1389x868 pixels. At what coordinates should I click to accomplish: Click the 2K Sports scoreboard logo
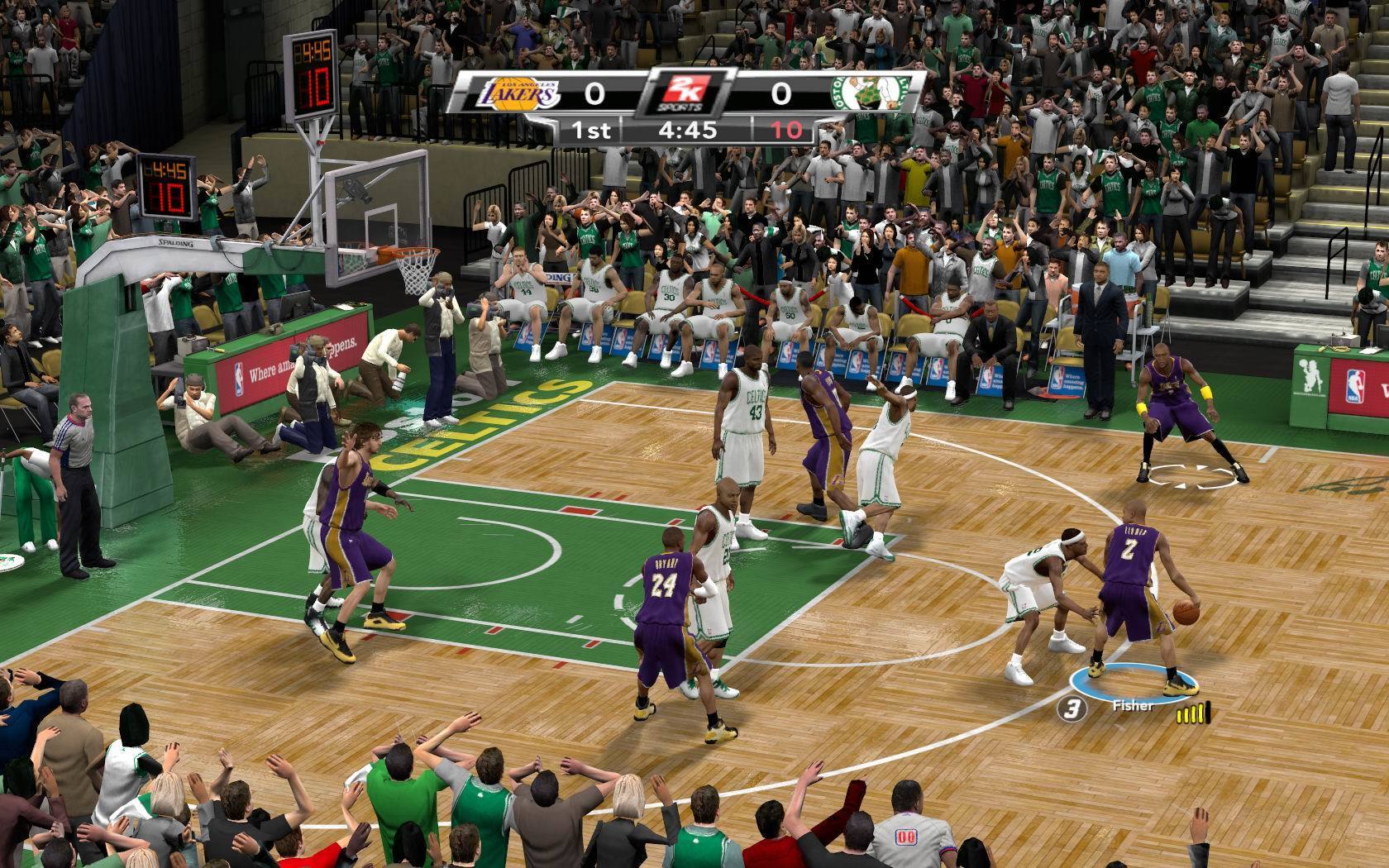[685, 93]
